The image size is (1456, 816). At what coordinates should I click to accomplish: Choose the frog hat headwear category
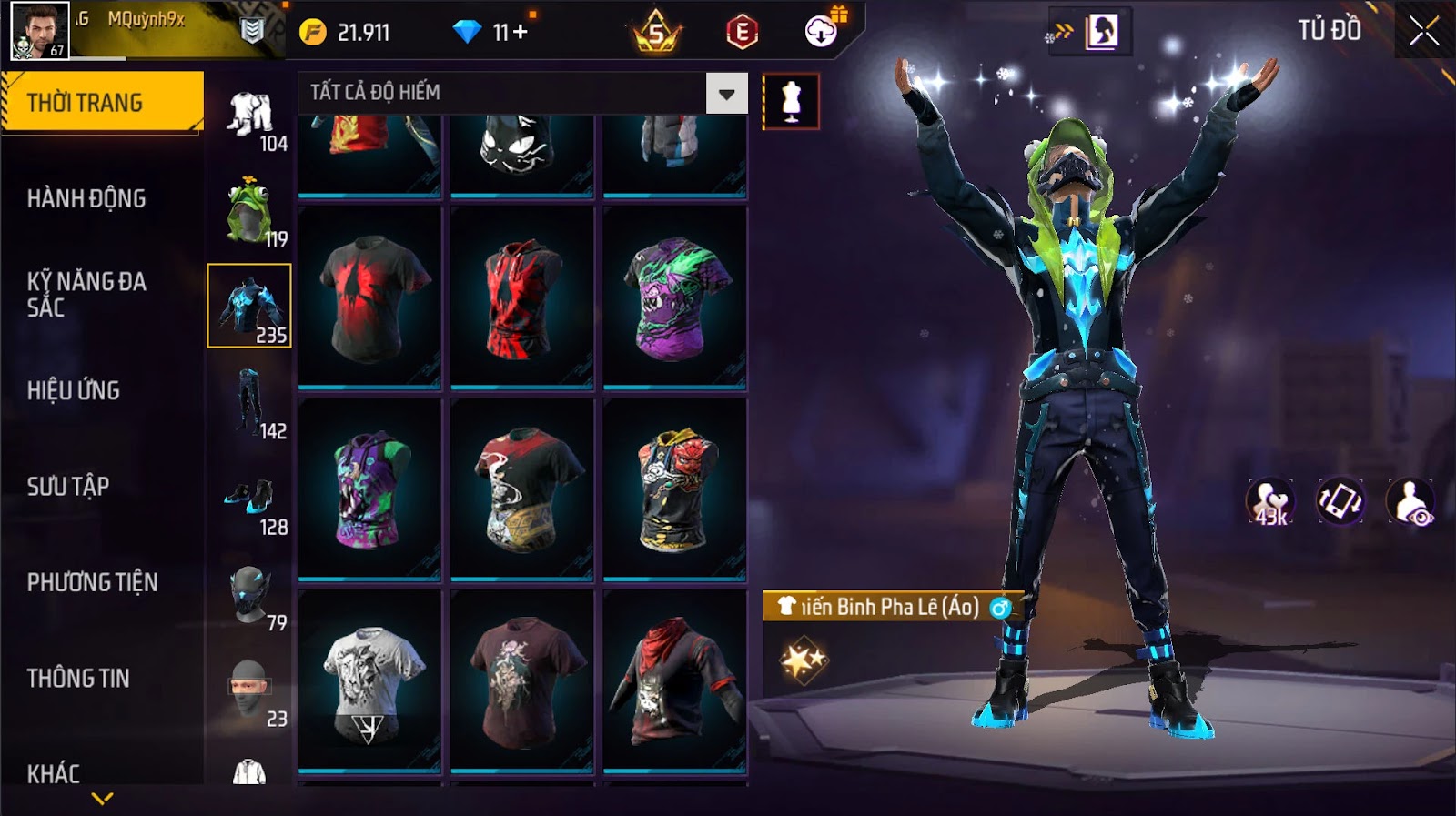click(x=249, y=211)
